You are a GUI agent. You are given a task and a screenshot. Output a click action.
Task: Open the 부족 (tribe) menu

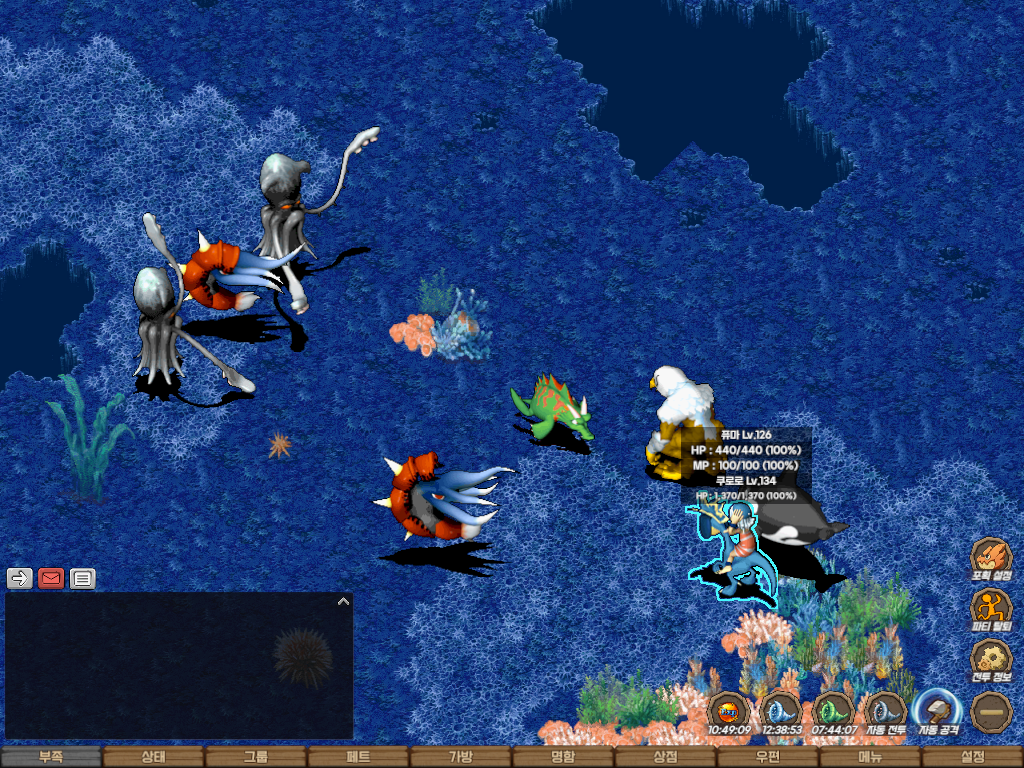click(51, 757)
